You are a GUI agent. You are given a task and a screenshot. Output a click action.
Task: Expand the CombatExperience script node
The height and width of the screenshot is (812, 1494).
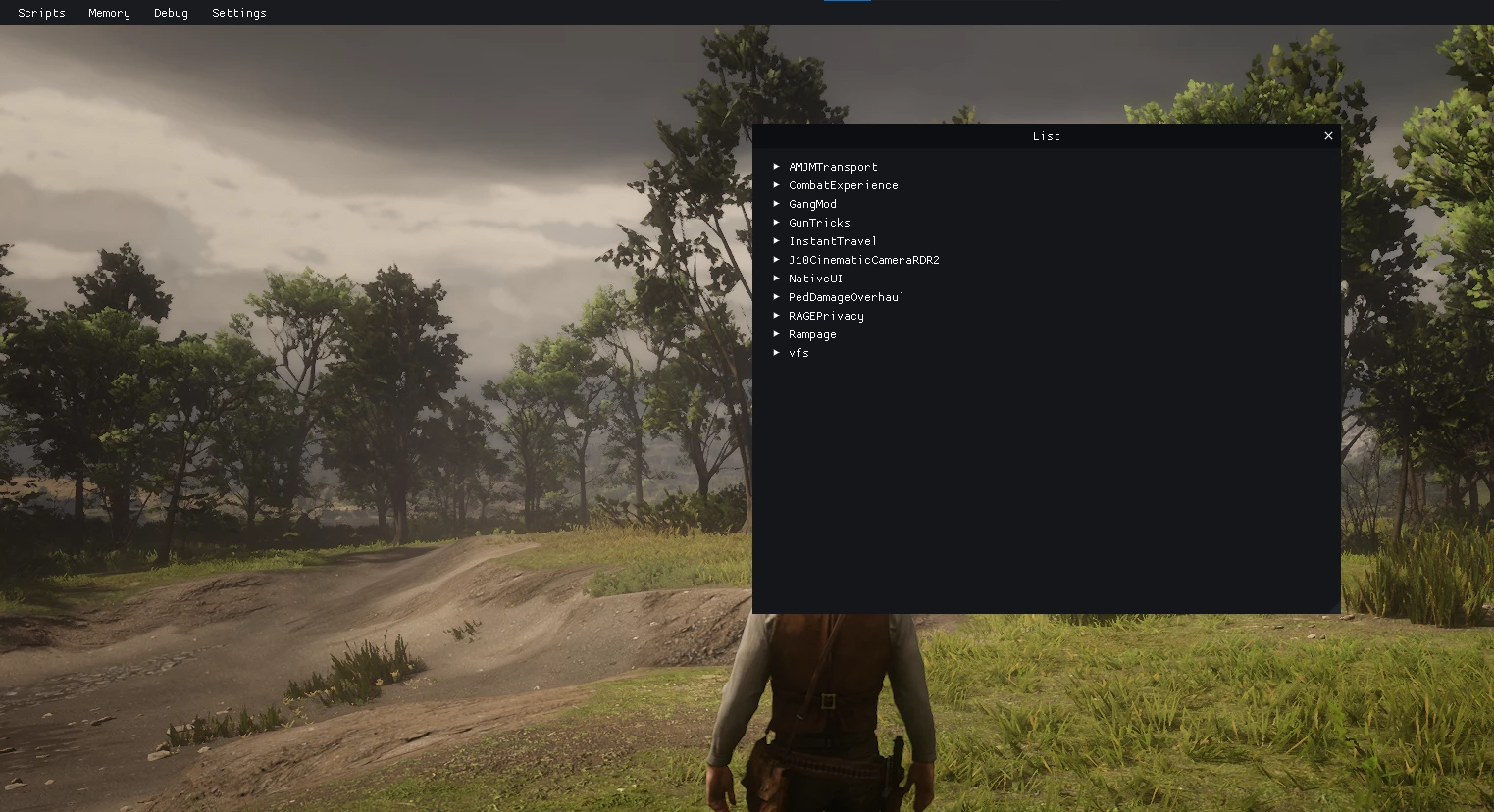point(777,185)
